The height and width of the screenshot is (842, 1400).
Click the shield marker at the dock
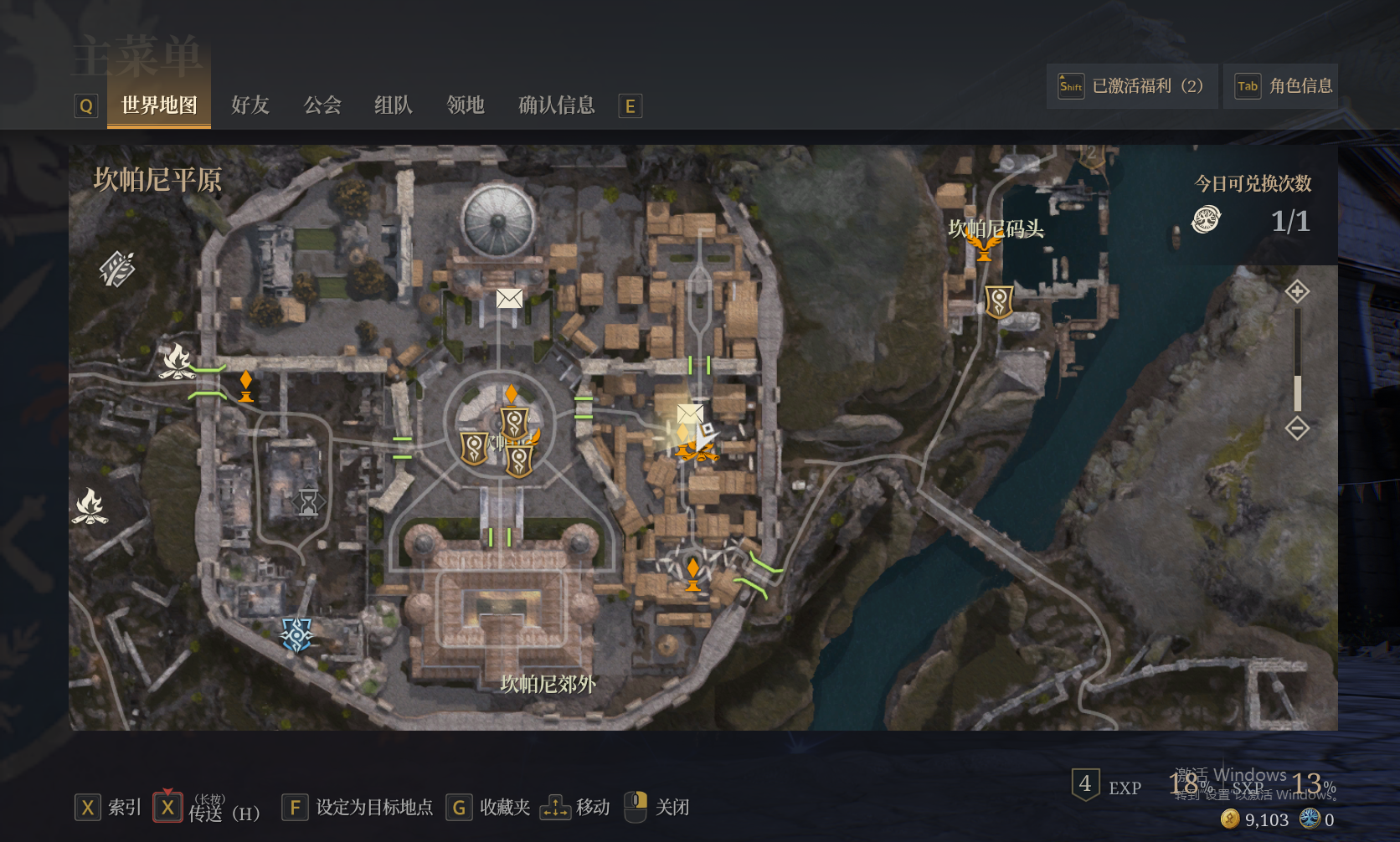coord(999,302)
